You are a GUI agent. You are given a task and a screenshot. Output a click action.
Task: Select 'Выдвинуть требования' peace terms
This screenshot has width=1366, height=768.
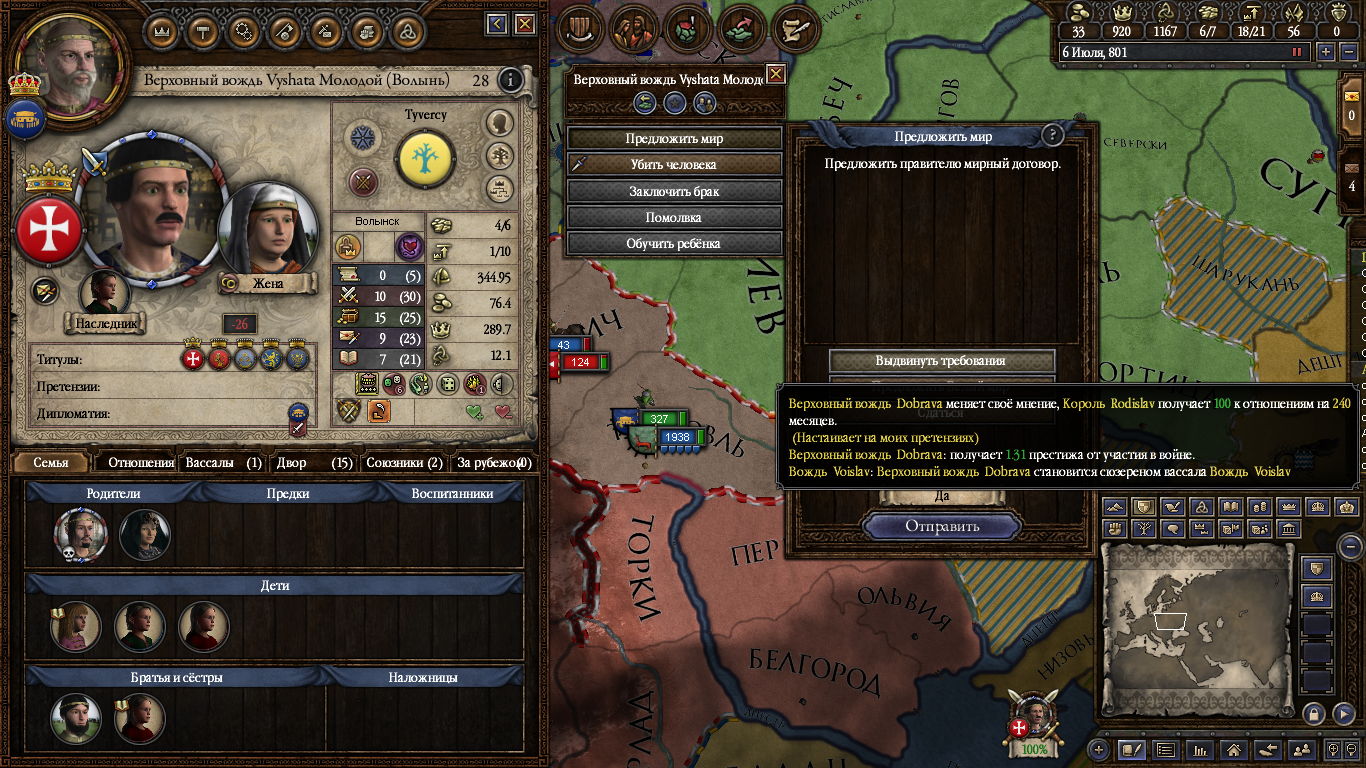[x=941, y=361]
